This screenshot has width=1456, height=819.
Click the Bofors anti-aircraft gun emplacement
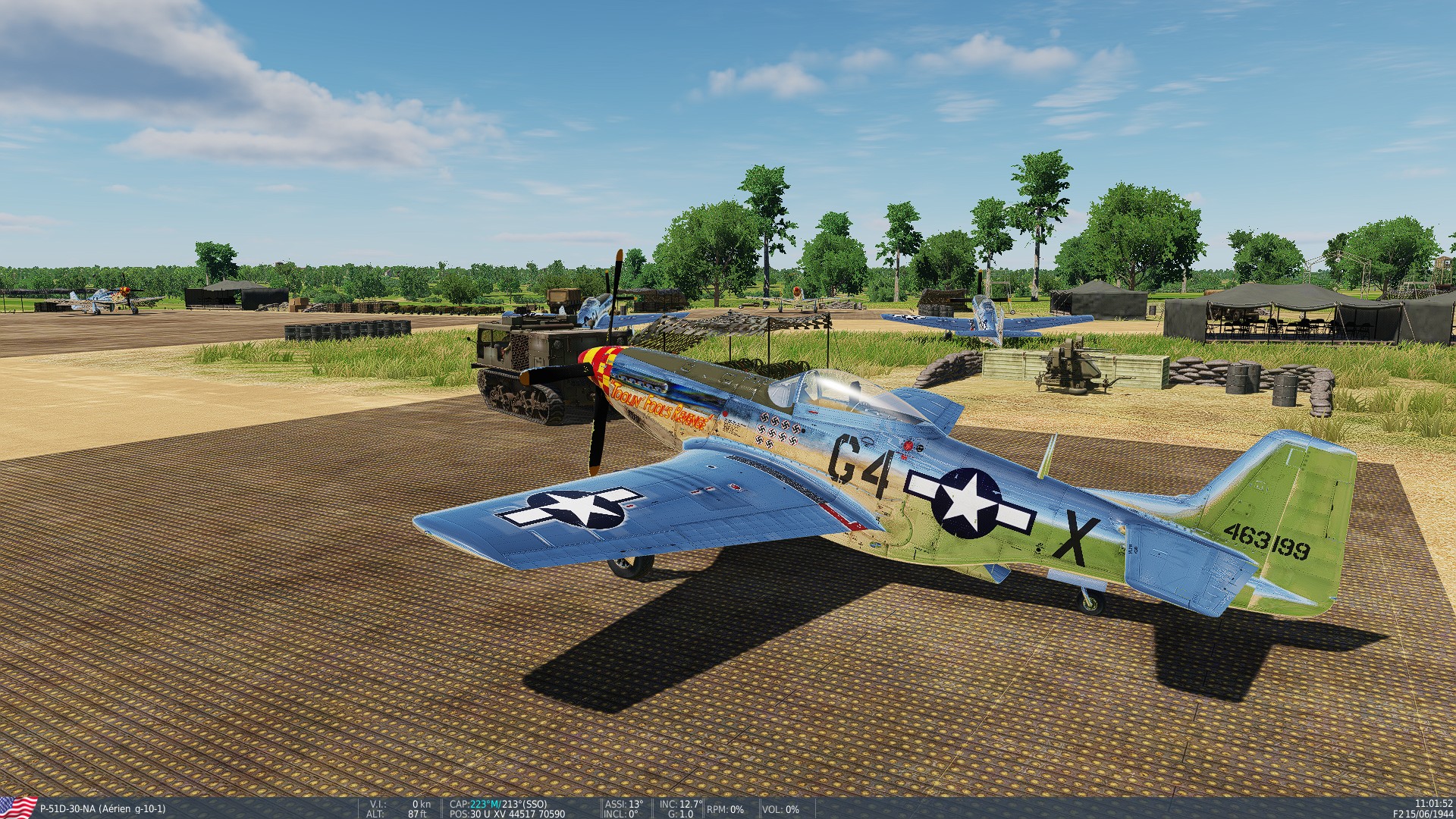click(1069, 364)
